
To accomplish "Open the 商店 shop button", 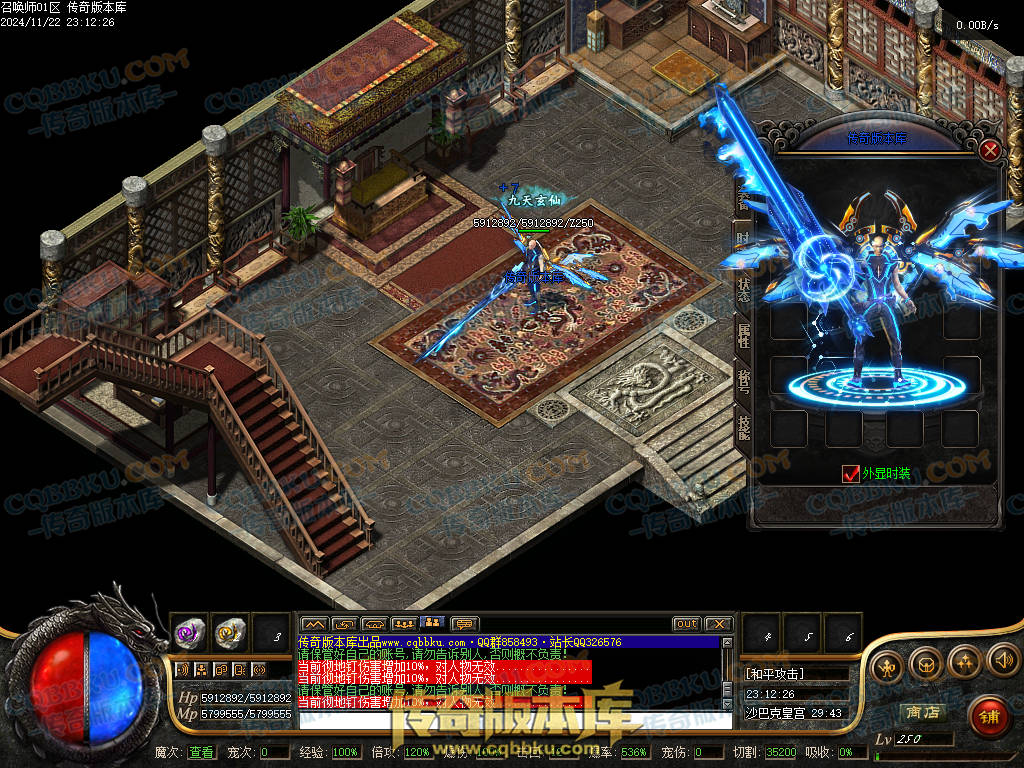I will point(921,712).
